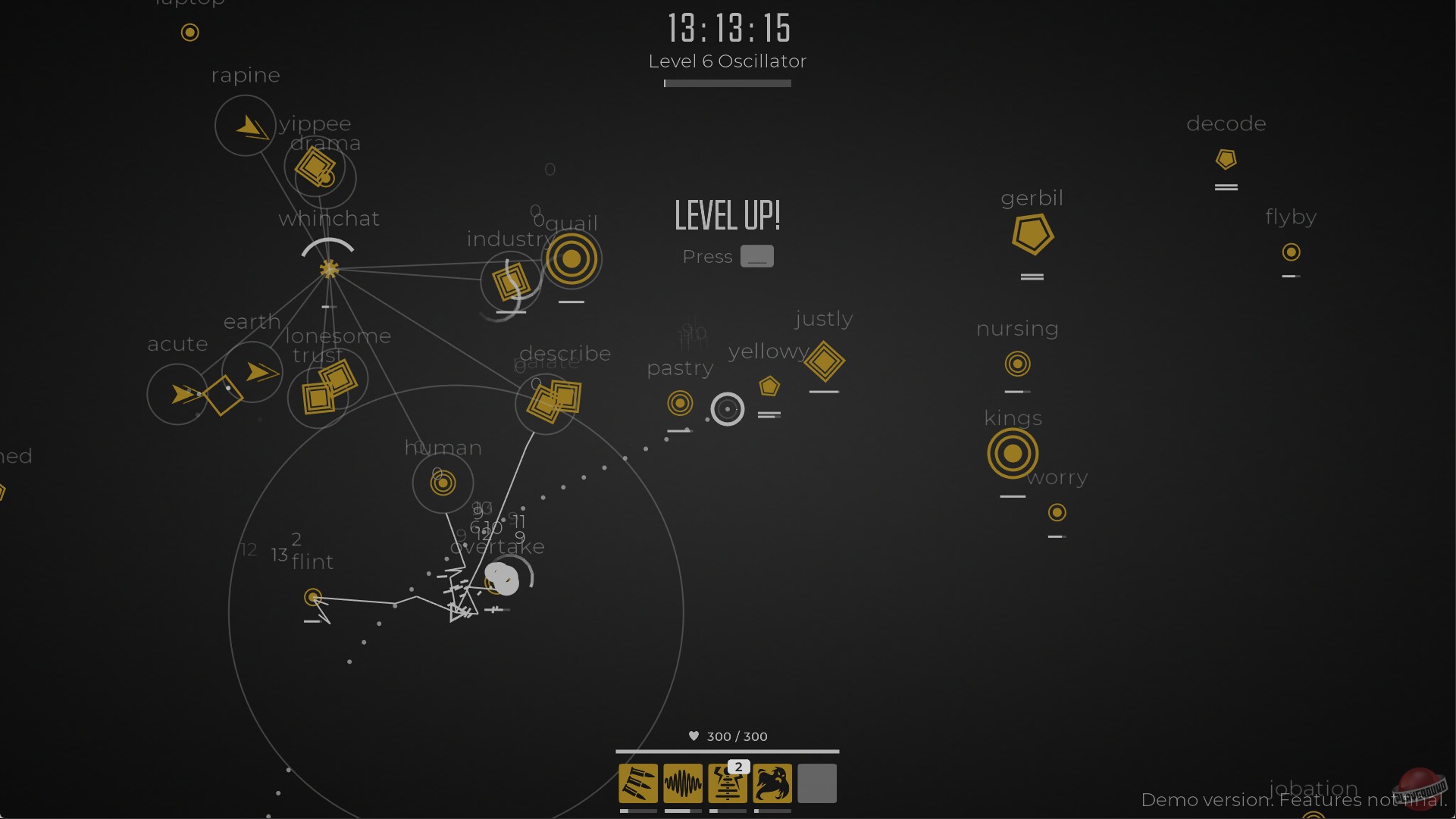The image size is (1456, 819).
Task: Trigger the wolf beast skill icon
Action: 772,784
